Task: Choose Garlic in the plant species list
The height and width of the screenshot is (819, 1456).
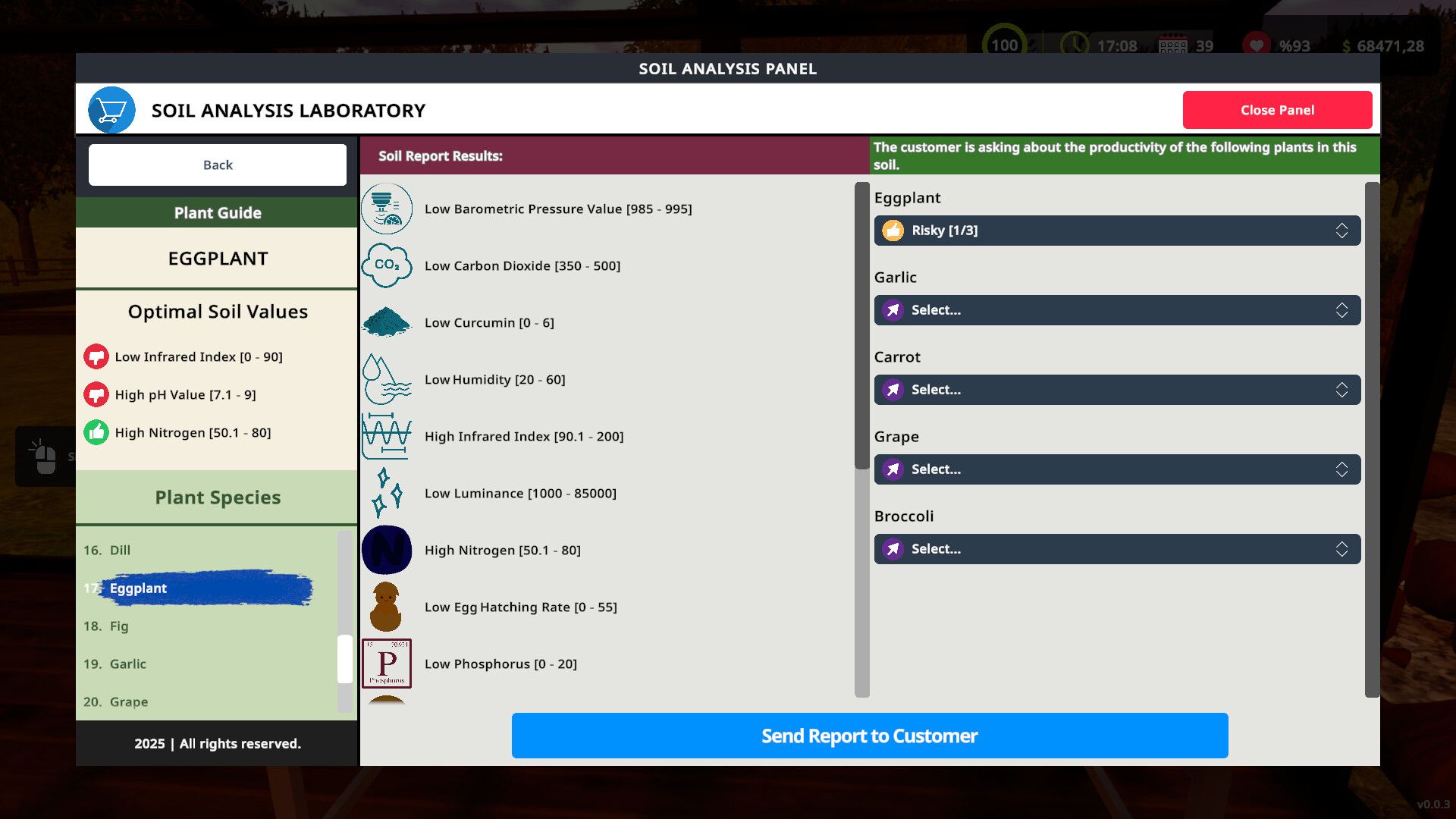Action: pos(127,664)
